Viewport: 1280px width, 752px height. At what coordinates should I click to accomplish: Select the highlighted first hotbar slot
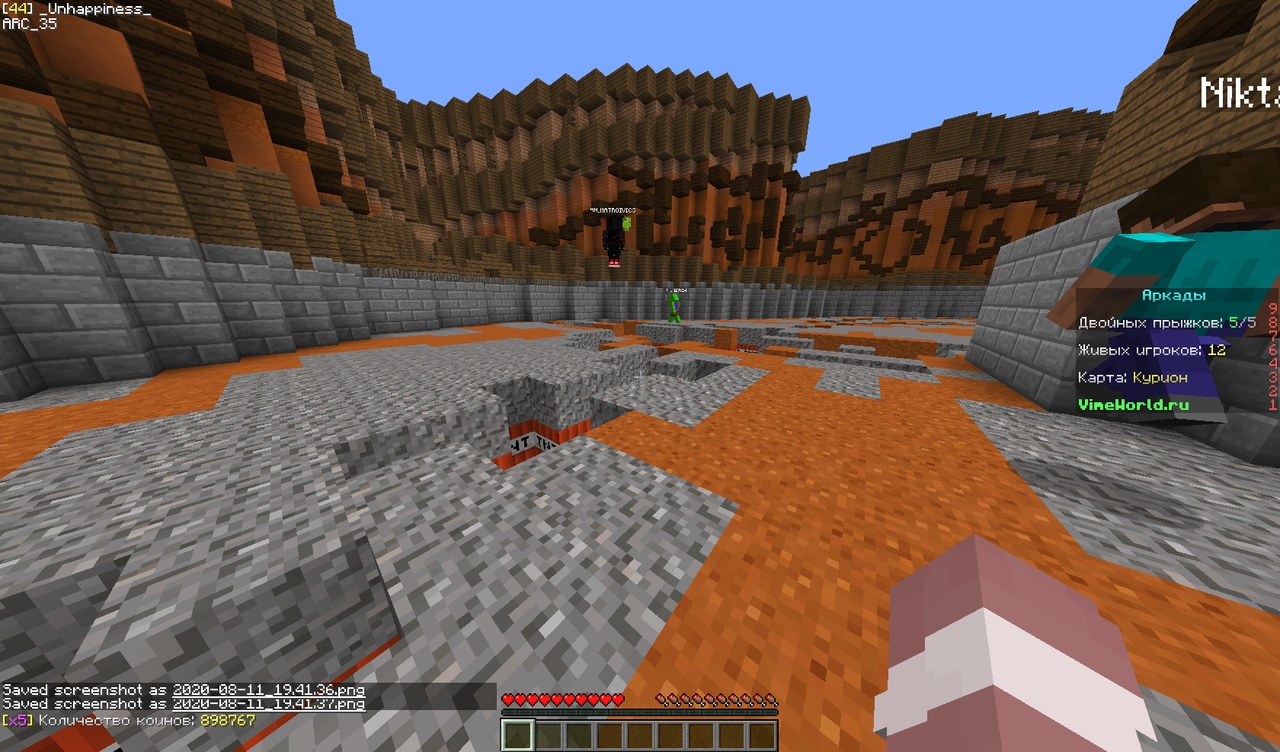517,735
